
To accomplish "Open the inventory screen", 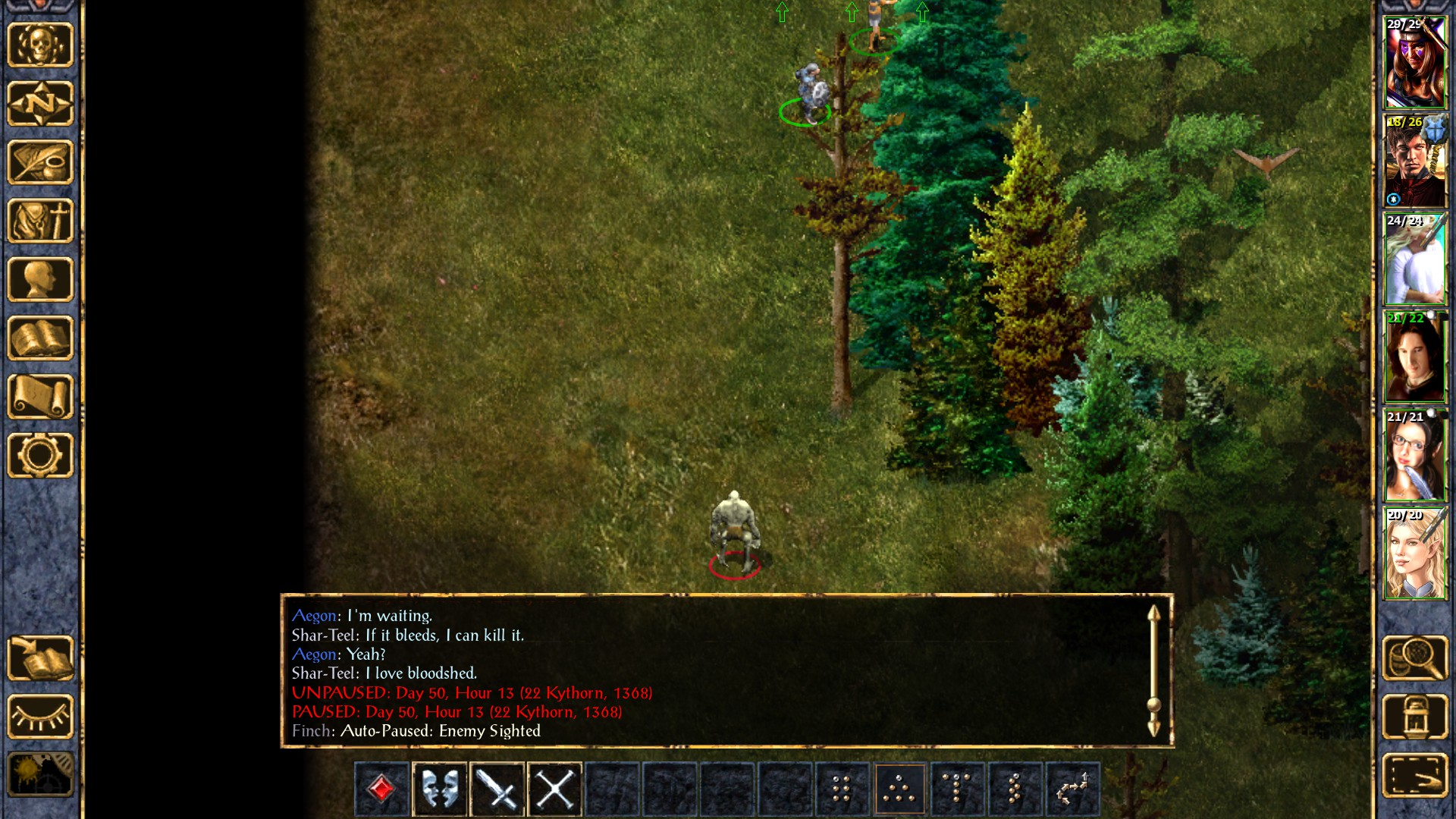I will pyautogui.click(x=40, y=221).
